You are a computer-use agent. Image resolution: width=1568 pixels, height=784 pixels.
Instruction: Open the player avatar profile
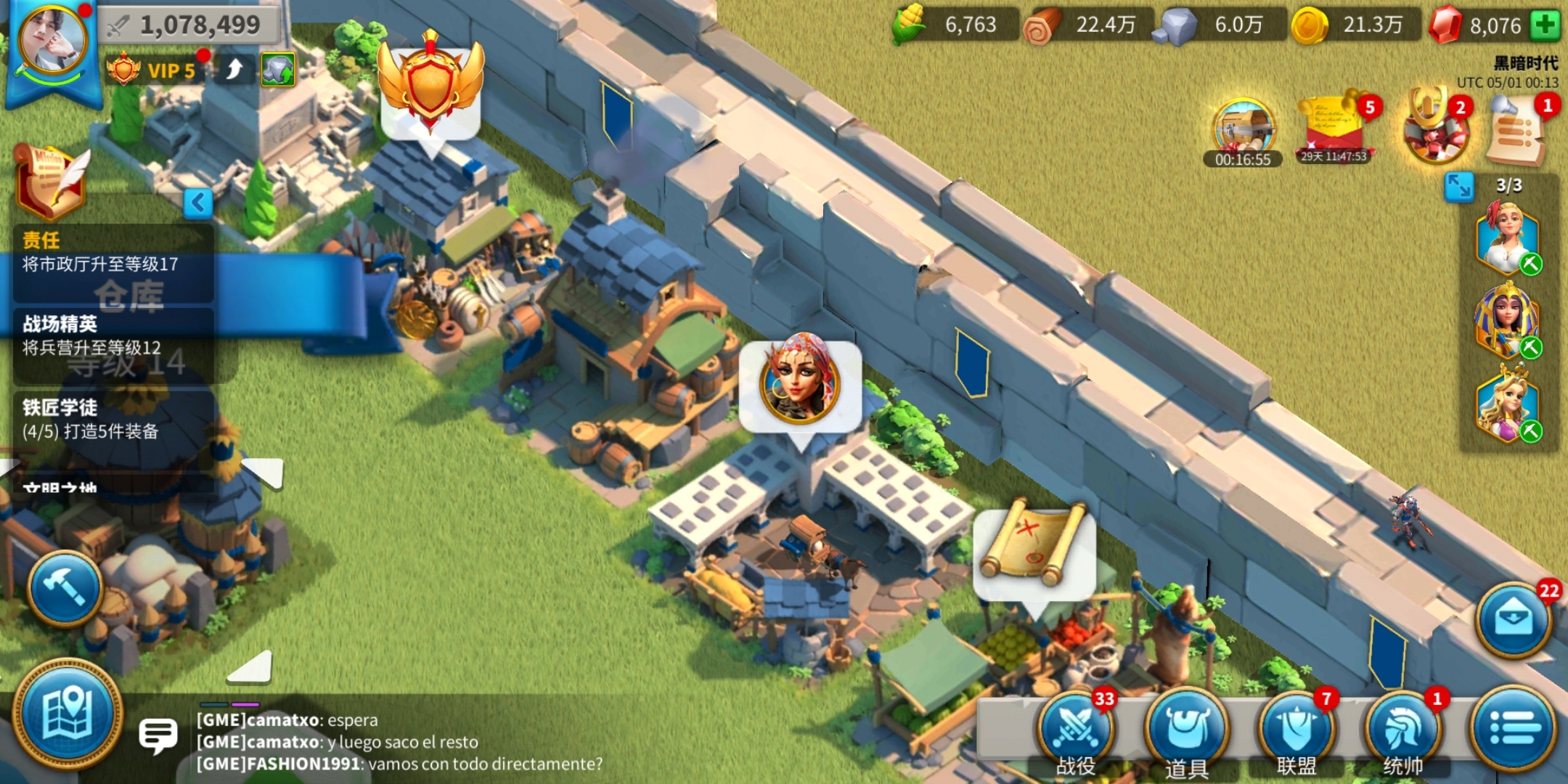pos(52,44)
